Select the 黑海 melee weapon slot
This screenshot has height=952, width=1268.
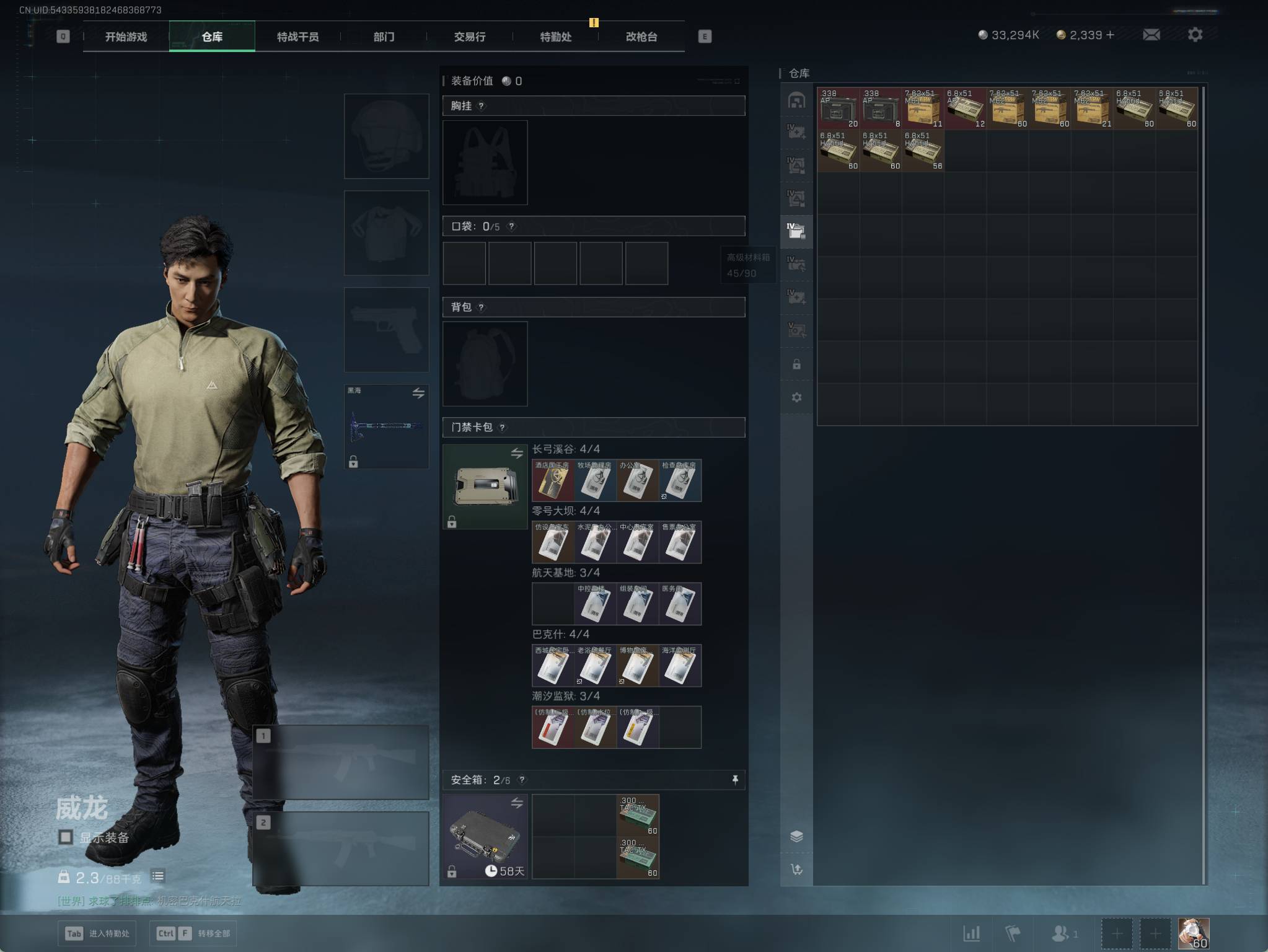(386, 426)
